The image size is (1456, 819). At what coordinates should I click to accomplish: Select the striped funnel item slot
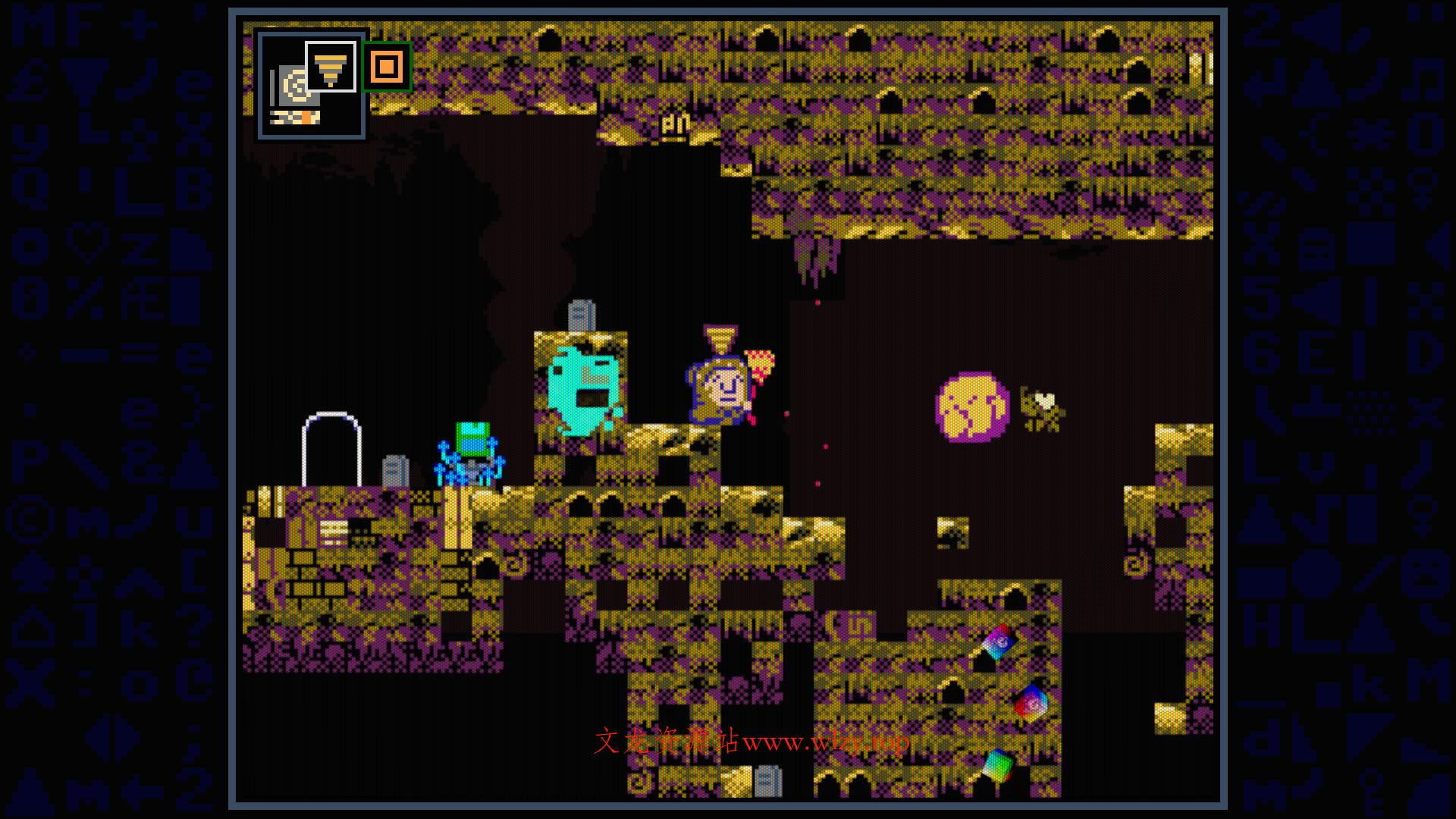[x=330, y=67]
